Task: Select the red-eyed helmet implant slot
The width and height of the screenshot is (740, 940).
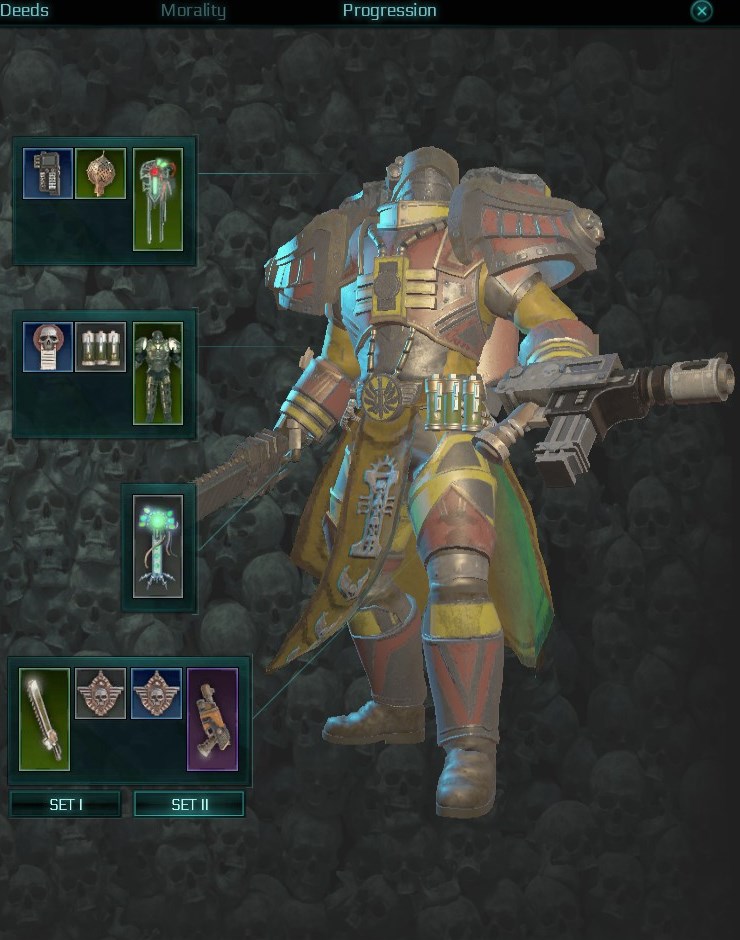Action: pos(158,199)
